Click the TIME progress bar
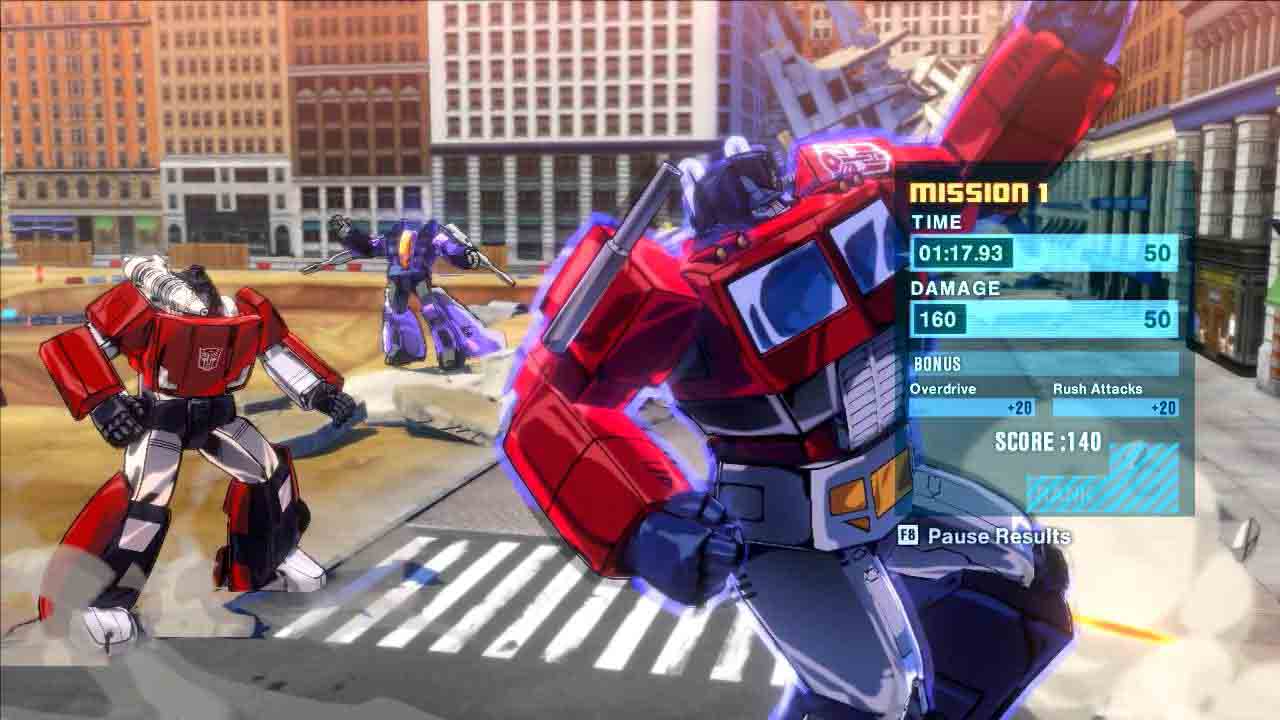Image resolution: width=1280 pixels, height=720 pixels. (1080, 253)
